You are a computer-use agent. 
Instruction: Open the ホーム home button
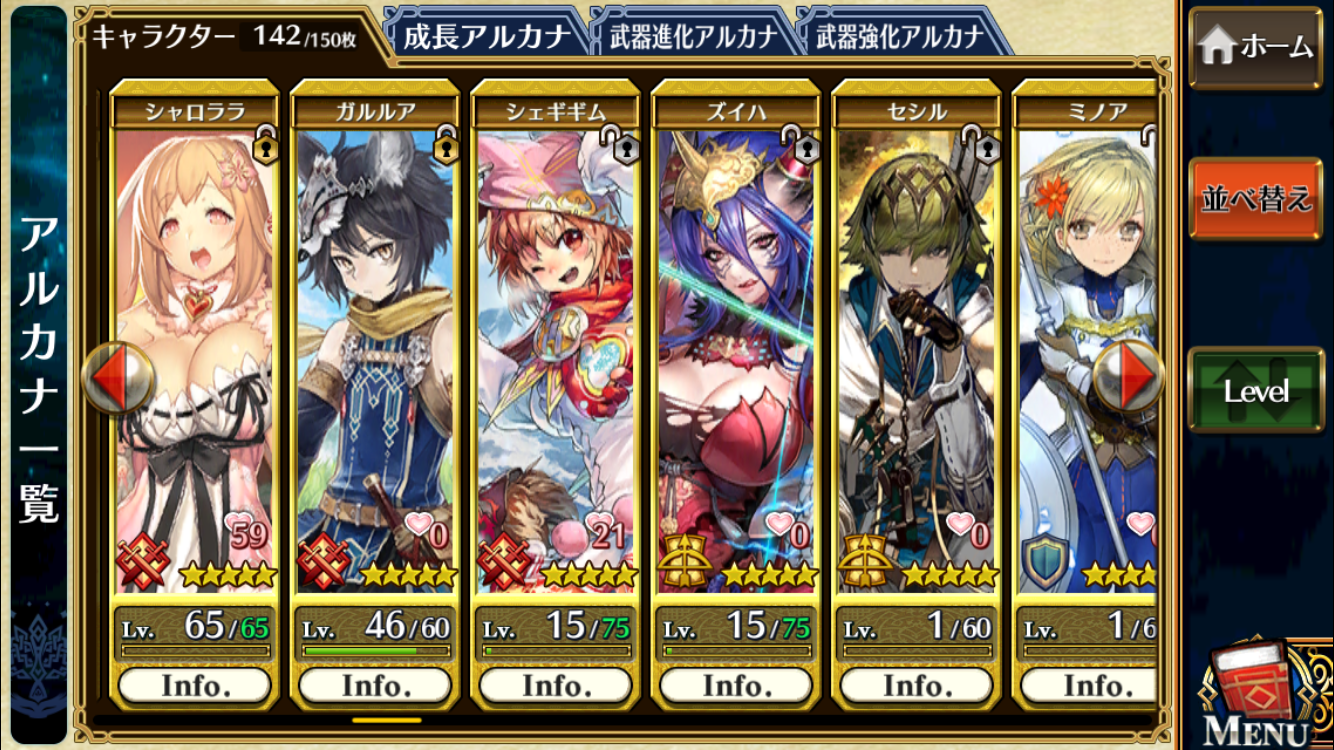pyautogui.click(x=1255, y=47)
